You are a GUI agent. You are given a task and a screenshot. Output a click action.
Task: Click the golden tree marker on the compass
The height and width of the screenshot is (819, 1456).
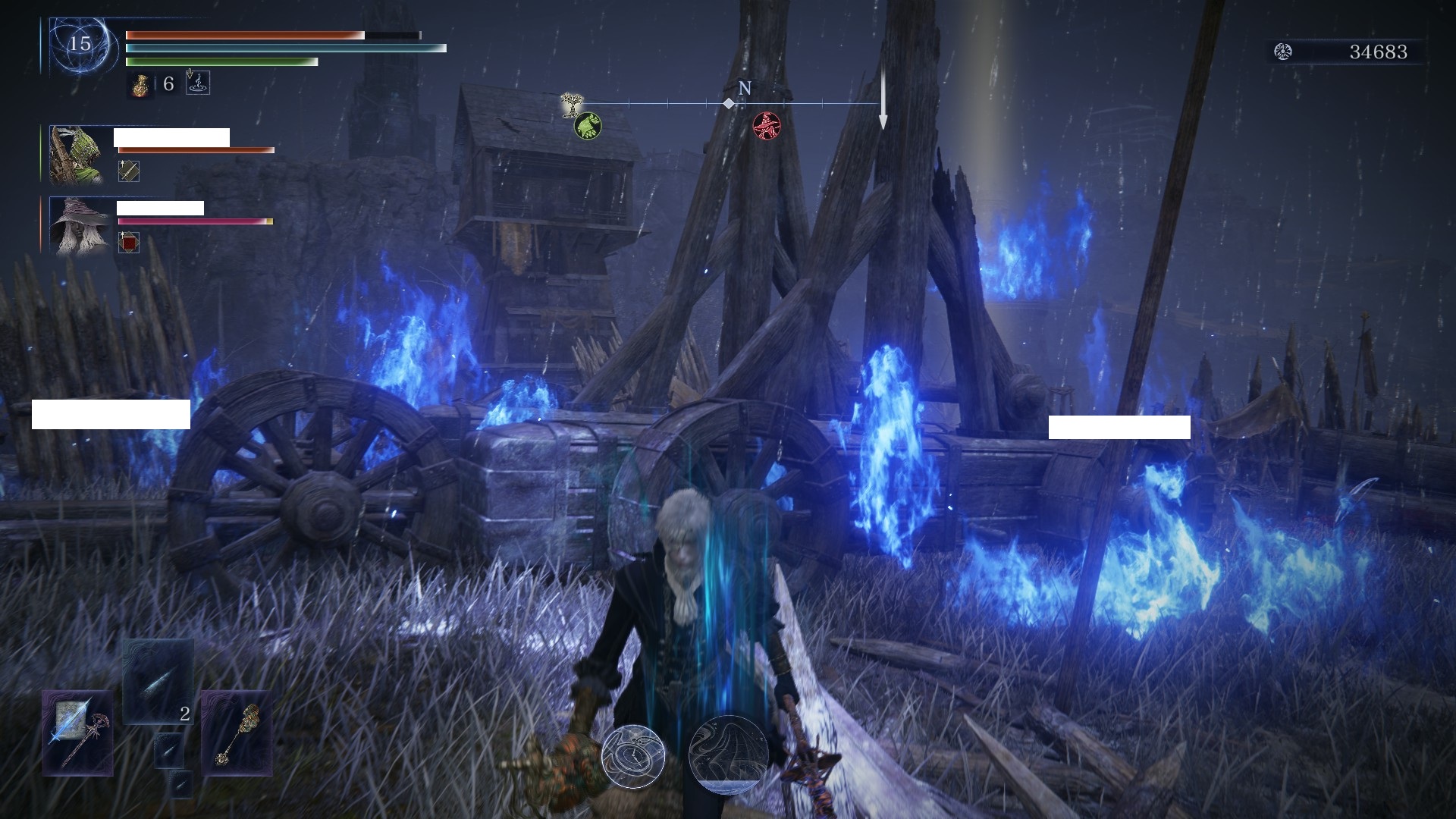click(x=570, y=104)
